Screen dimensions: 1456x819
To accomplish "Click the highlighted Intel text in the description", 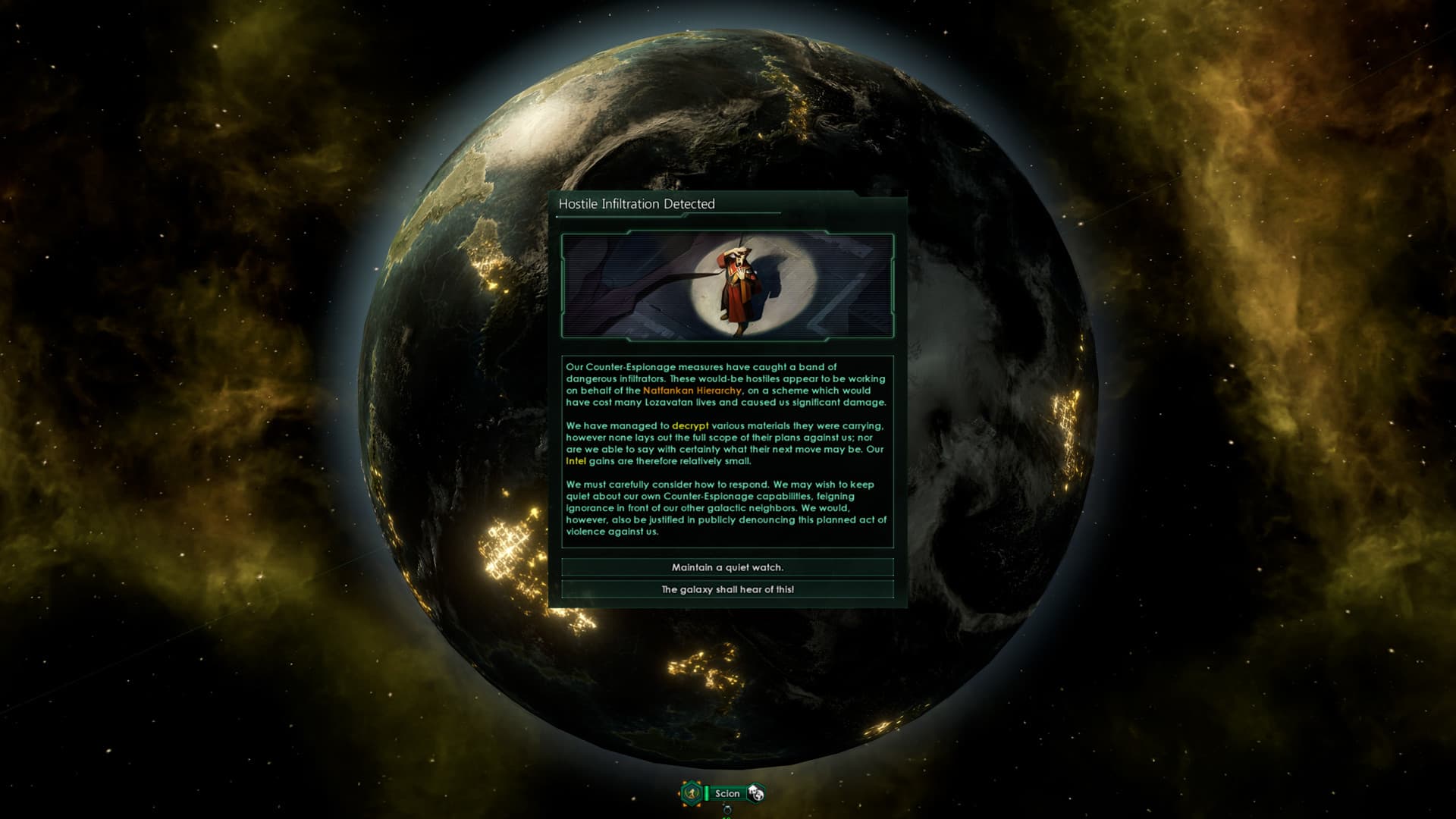I will point(575,463).
